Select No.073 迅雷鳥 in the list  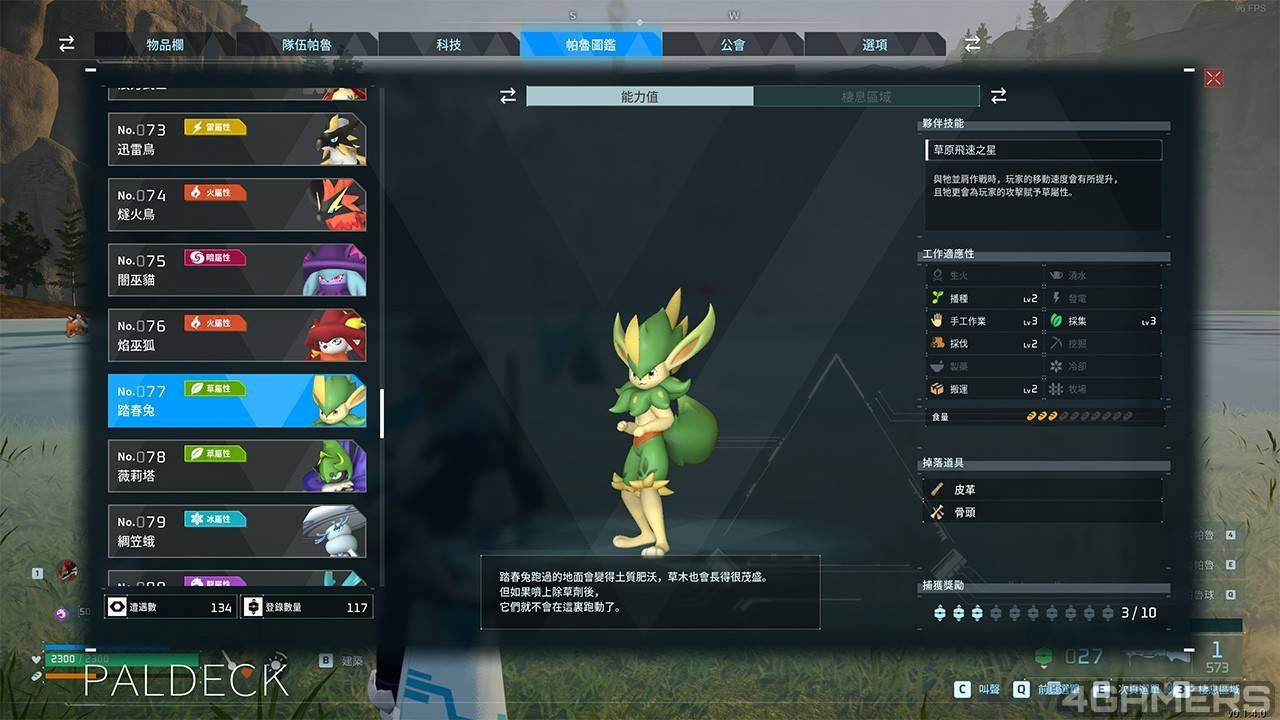pos(237,140)
